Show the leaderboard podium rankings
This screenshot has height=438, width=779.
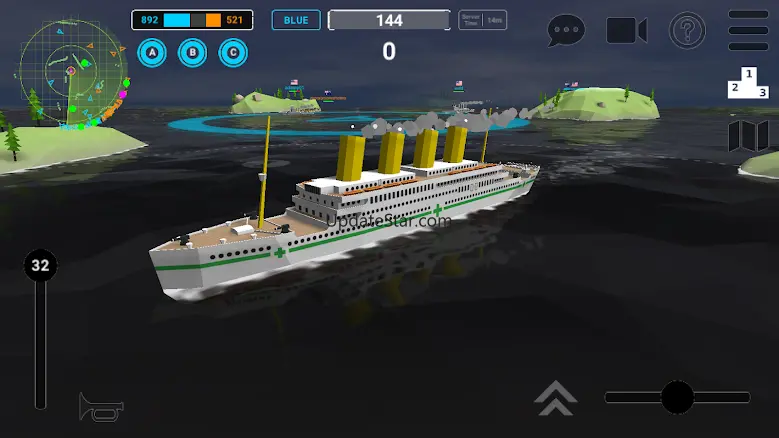[748, 84]
